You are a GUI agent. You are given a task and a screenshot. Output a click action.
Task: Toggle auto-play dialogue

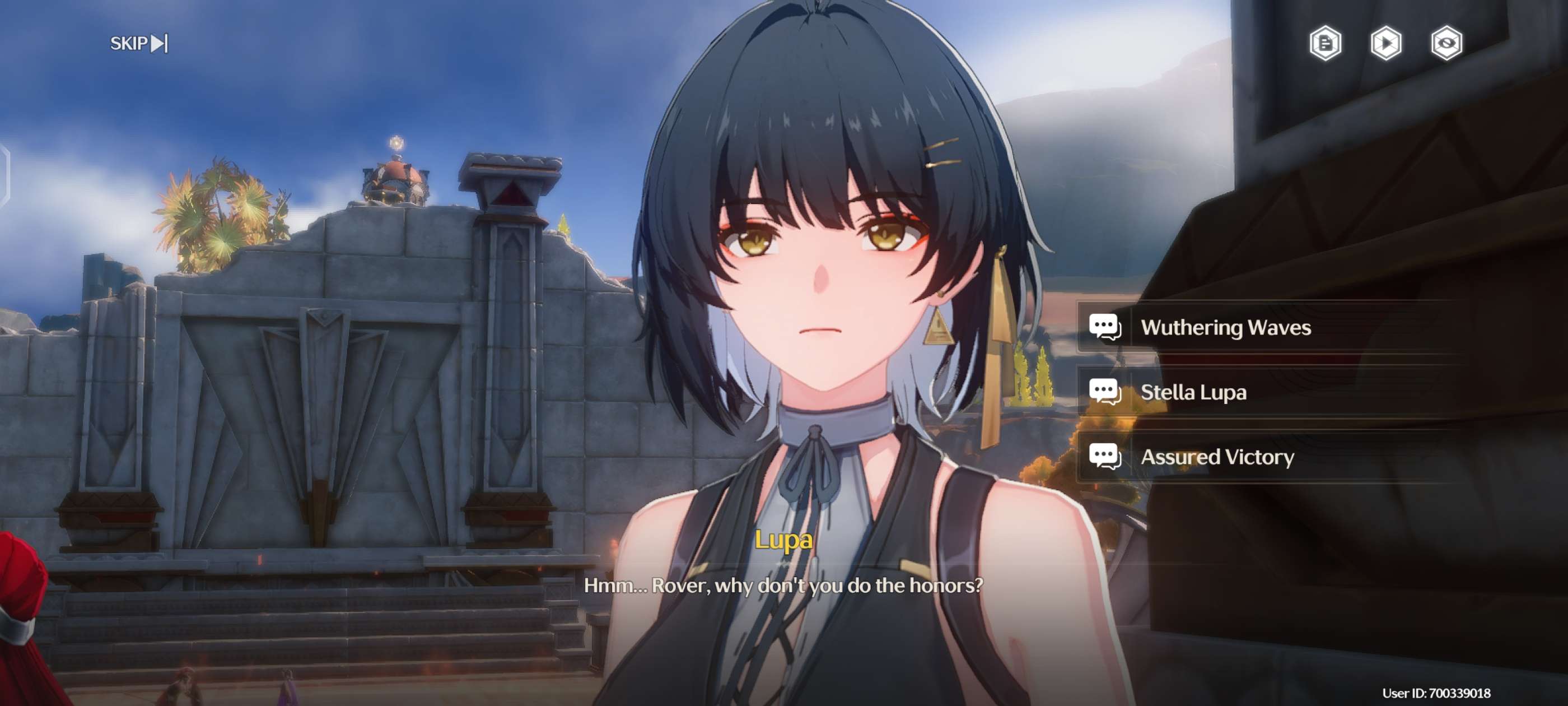(x=1386, y=43)
